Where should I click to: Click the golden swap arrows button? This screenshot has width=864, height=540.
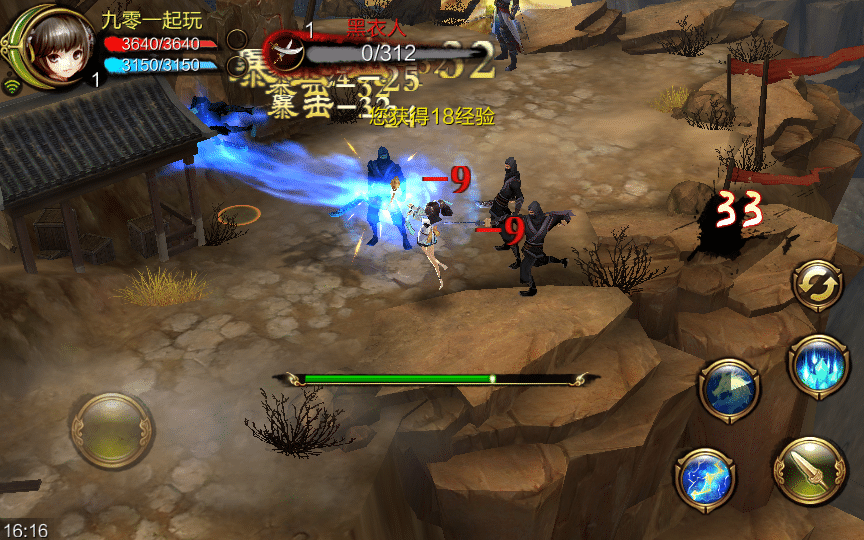coord(818,286)
